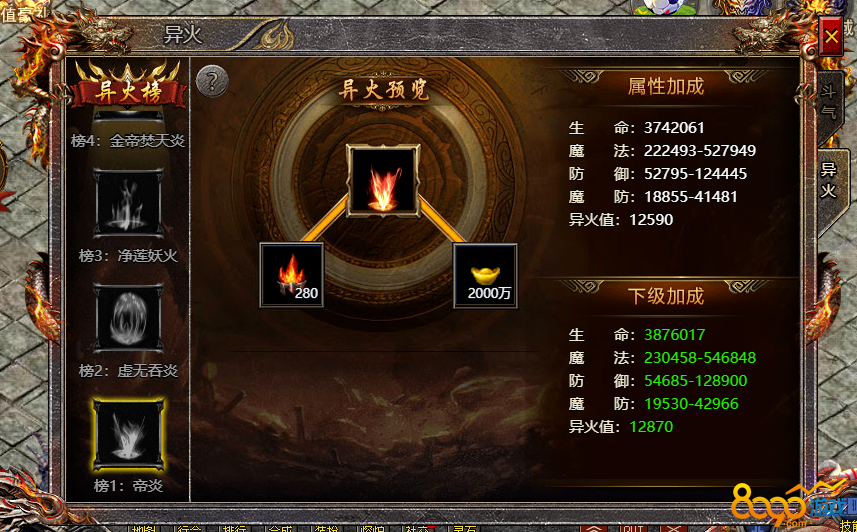Open the question mark help button

(211, 81)
